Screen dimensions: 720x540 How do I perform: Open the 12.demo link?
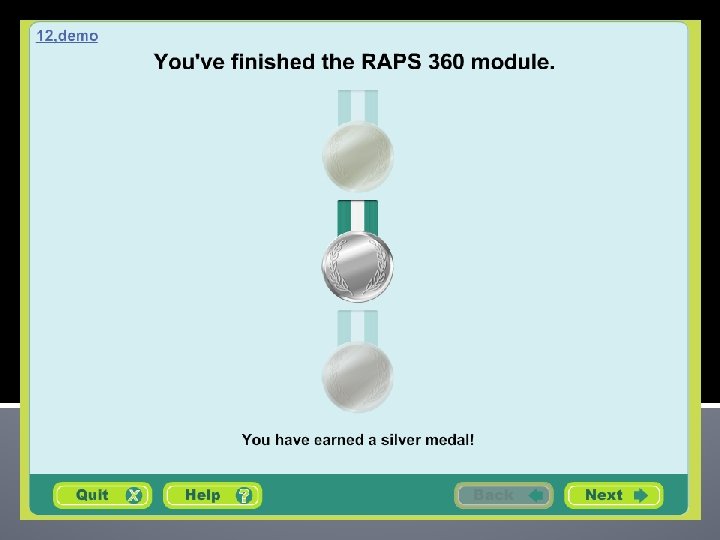coord(67,36)
